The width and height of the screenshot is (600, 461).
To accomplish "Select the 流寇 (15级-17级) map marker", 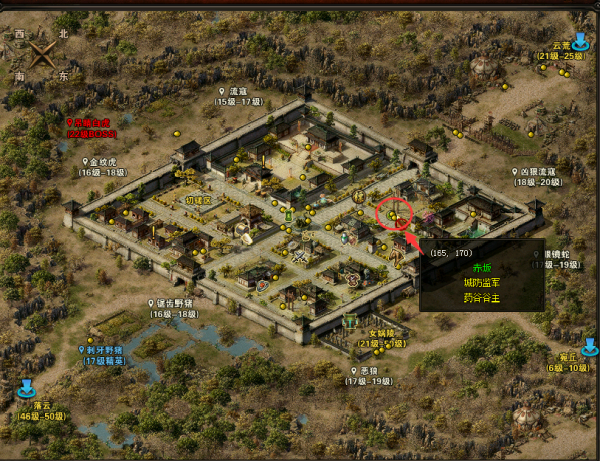I will pyautogui.click(x=222, y=90).
